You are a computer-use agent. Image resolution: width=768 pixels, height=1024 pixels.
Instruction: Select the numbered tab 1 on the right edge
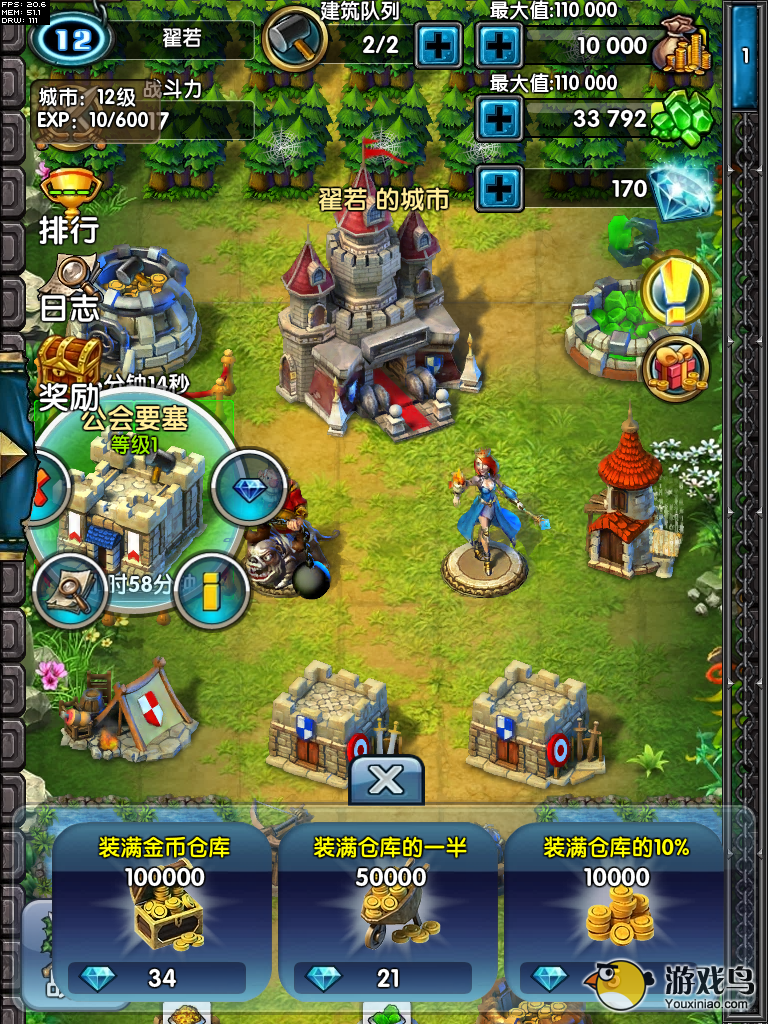click(744, 57)
